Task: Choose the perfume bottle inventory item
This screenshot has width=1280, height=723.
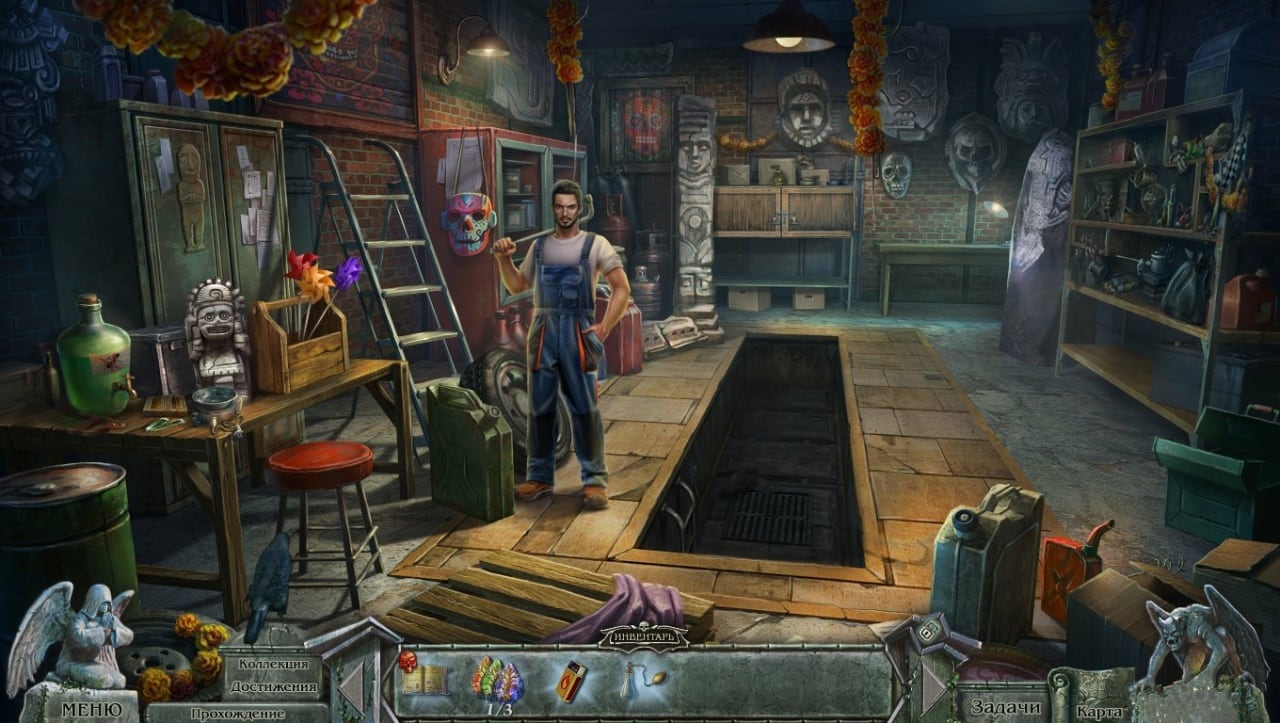Action: click(x=638, y=678)
